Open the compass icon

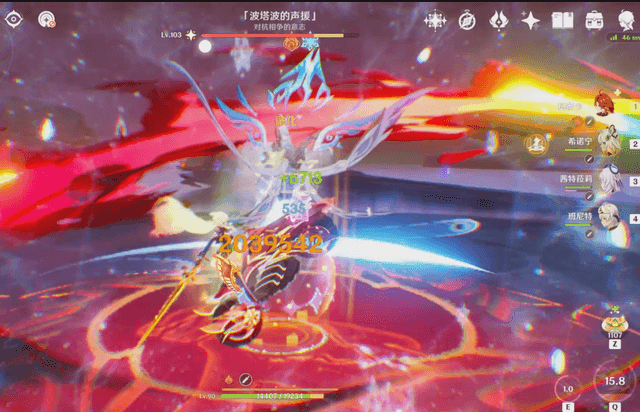pyautogui.click(x=467, y=20)
